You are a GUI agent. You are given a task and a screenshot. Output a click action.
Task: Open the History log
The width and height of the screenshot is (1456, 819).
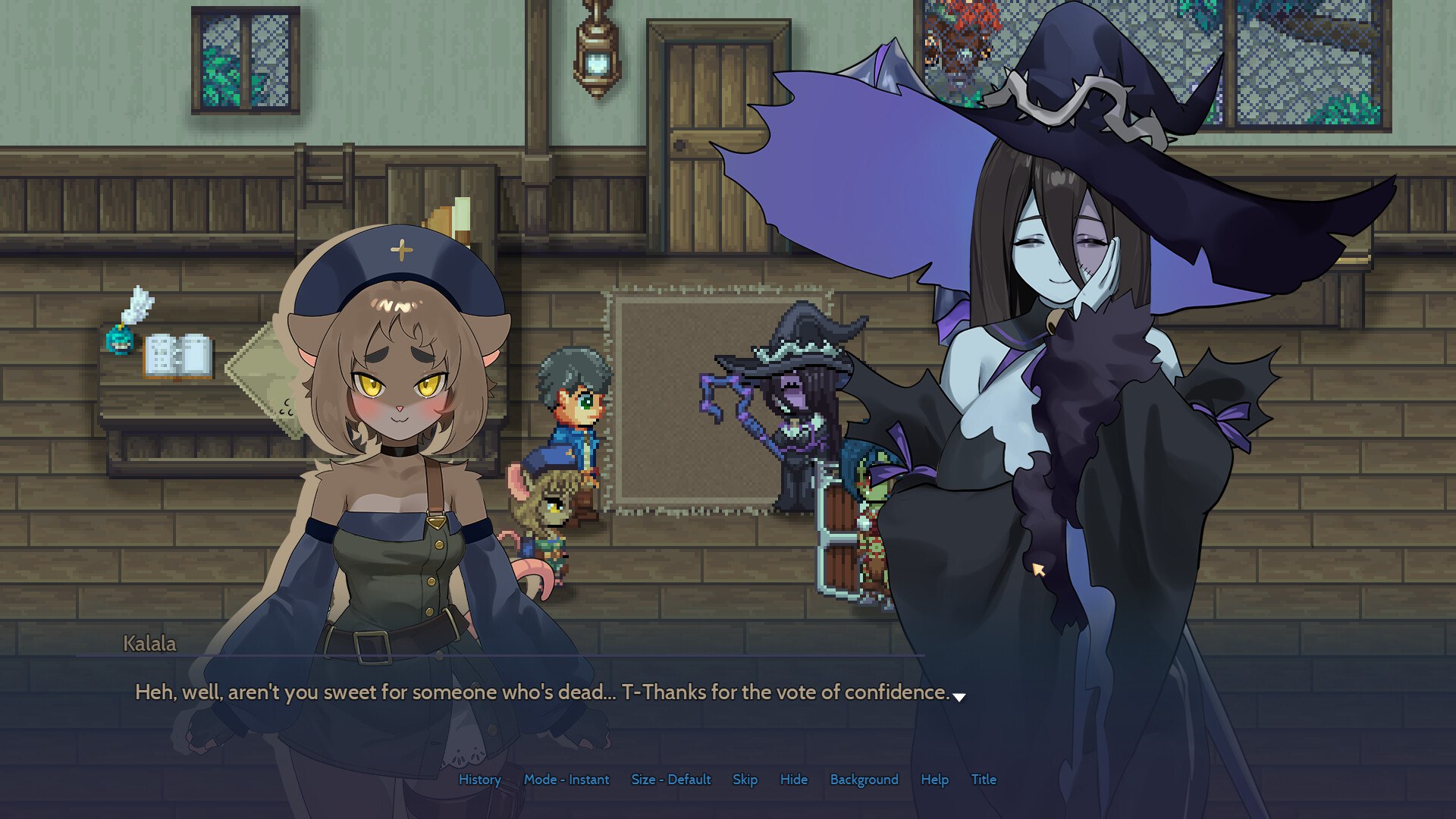tap(479, 780)
